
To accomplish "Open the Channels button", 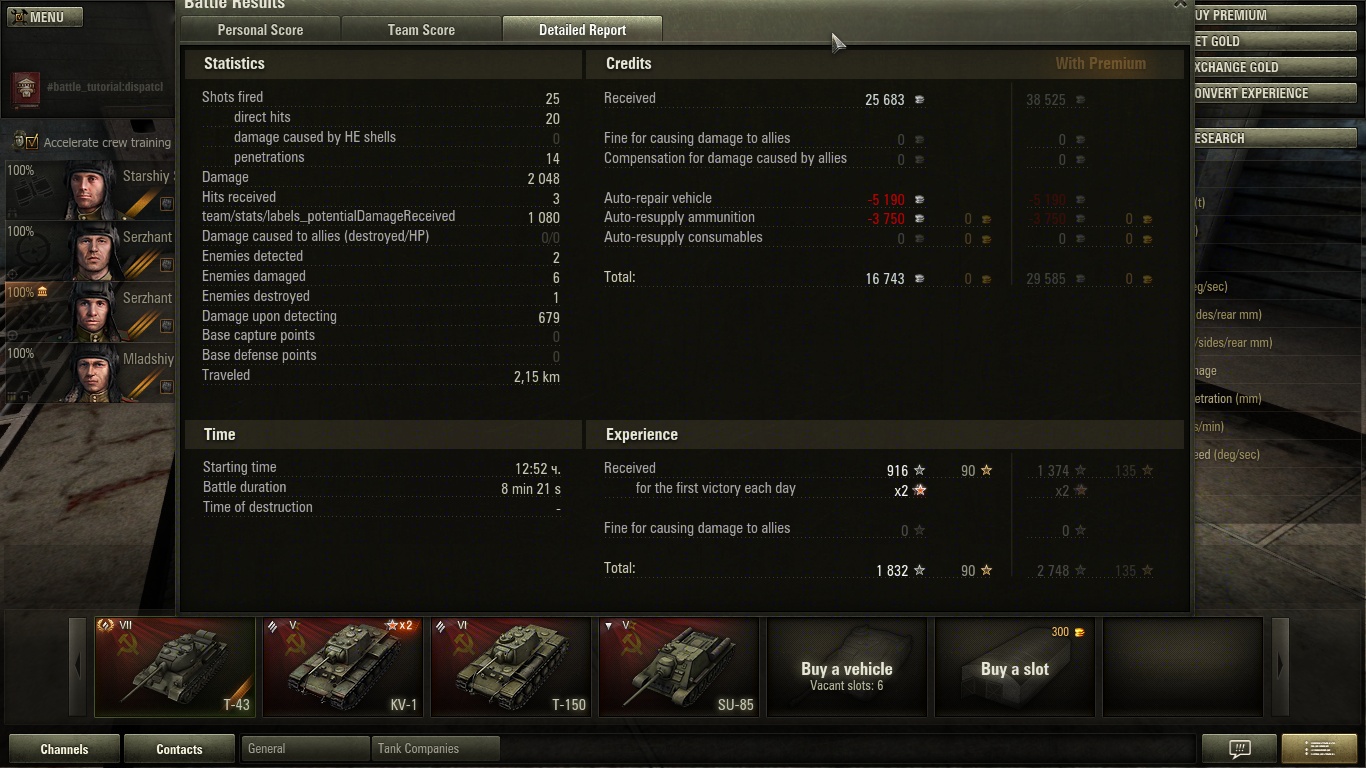I will tap(64, 749).
